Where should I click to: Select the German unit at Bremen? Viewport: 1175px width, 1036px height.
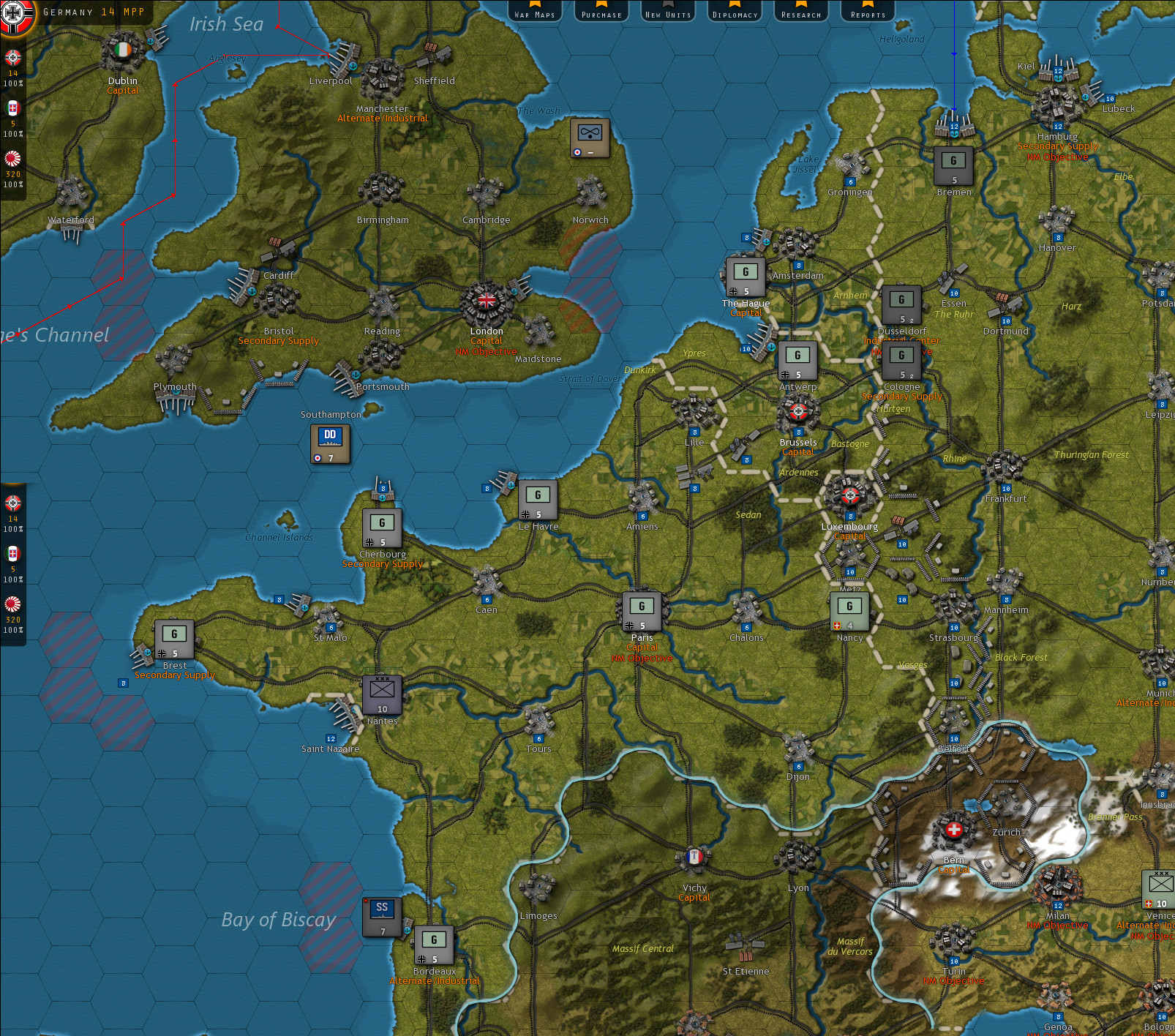(x=955, y=164)
